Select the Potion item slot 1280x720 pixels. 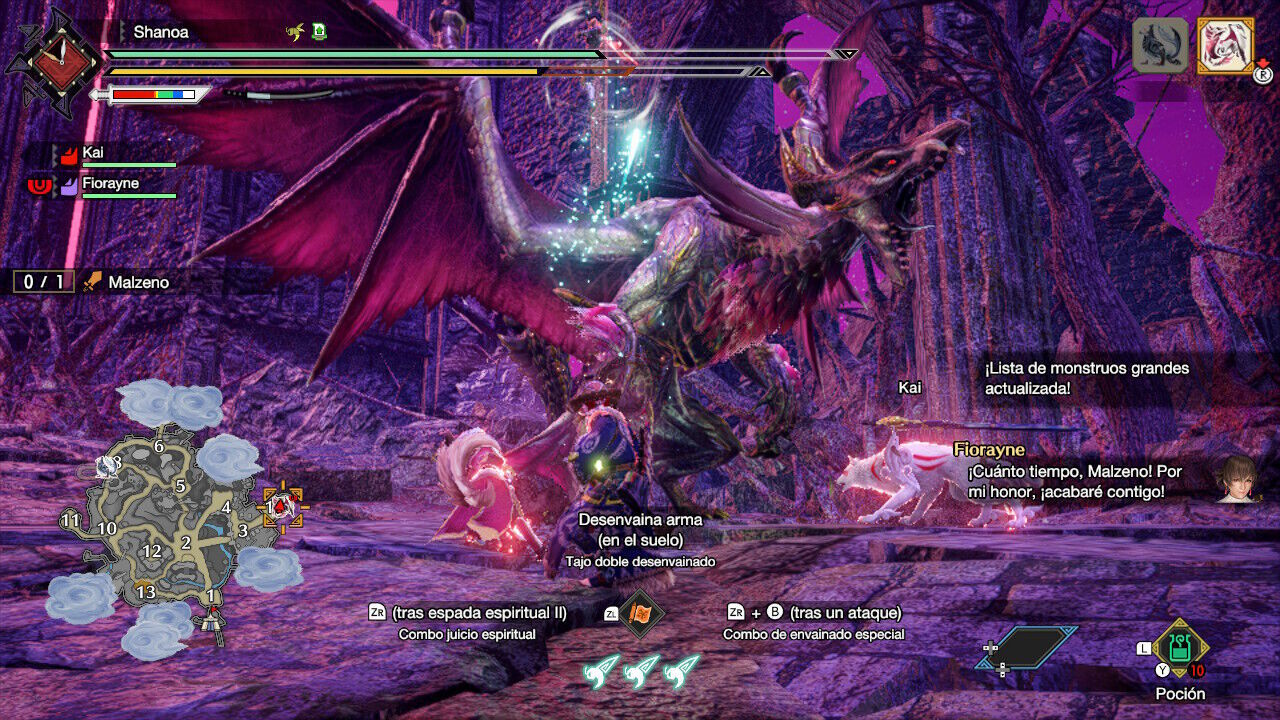pos(1180,649)
